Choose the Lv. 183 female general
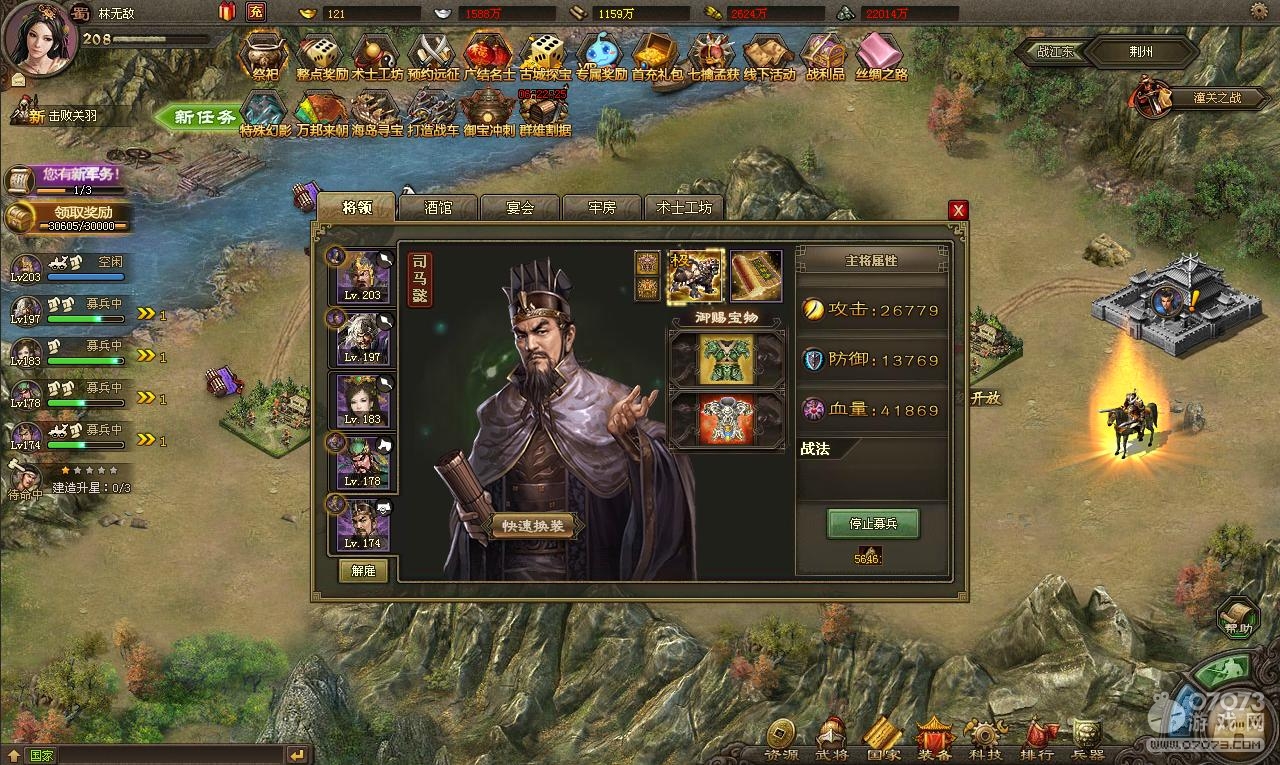Viewport: 1280px width, 765px height. (362, 399)
